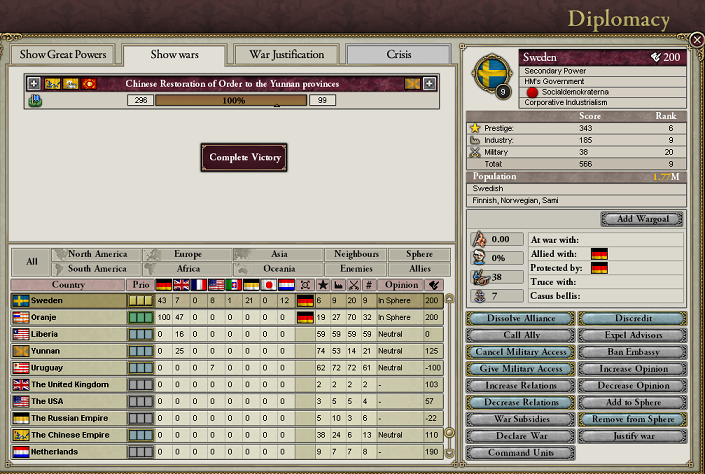This screenshot has height=474, width=705.
Task: Remove the country from Sphere
Action: click(632, 420)
